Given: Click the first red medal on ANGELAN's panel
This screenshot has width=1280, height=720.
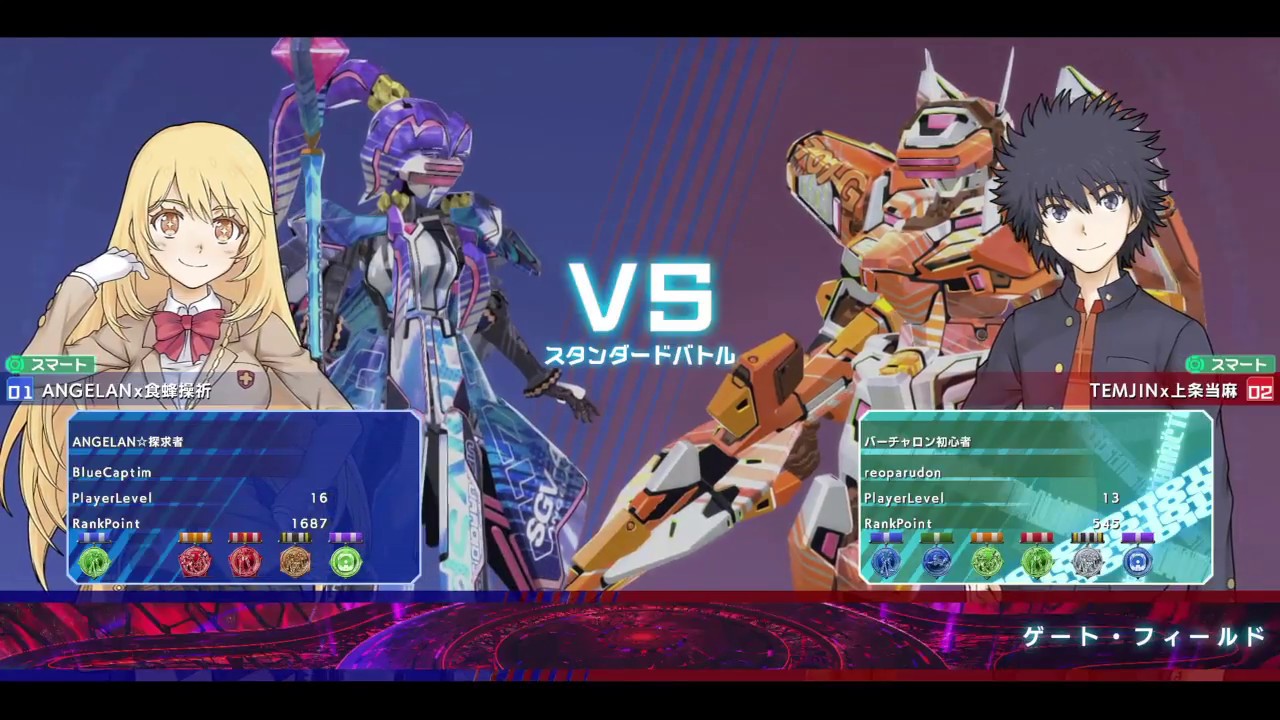Looking at the screenshot, I should coord(194,560).
